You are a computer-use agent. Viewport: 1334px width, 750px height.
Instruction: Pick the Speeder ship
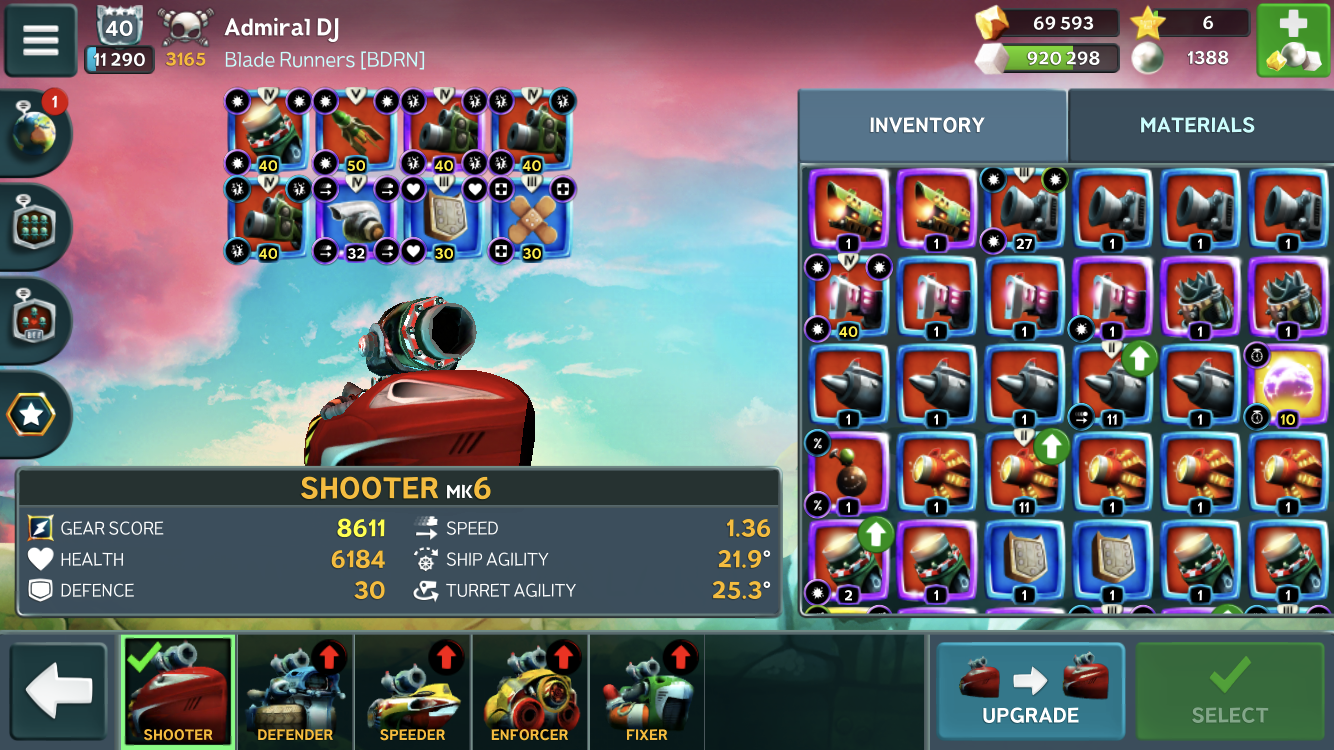coord(412,692)
